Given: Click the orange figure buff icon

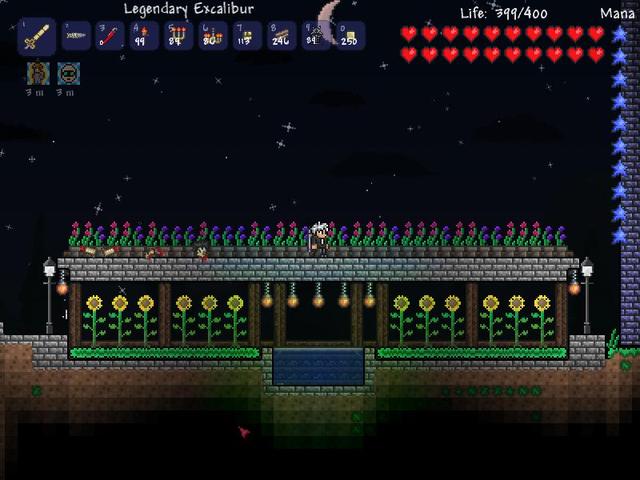Looking at the screenshot, I should pos(37,73).
